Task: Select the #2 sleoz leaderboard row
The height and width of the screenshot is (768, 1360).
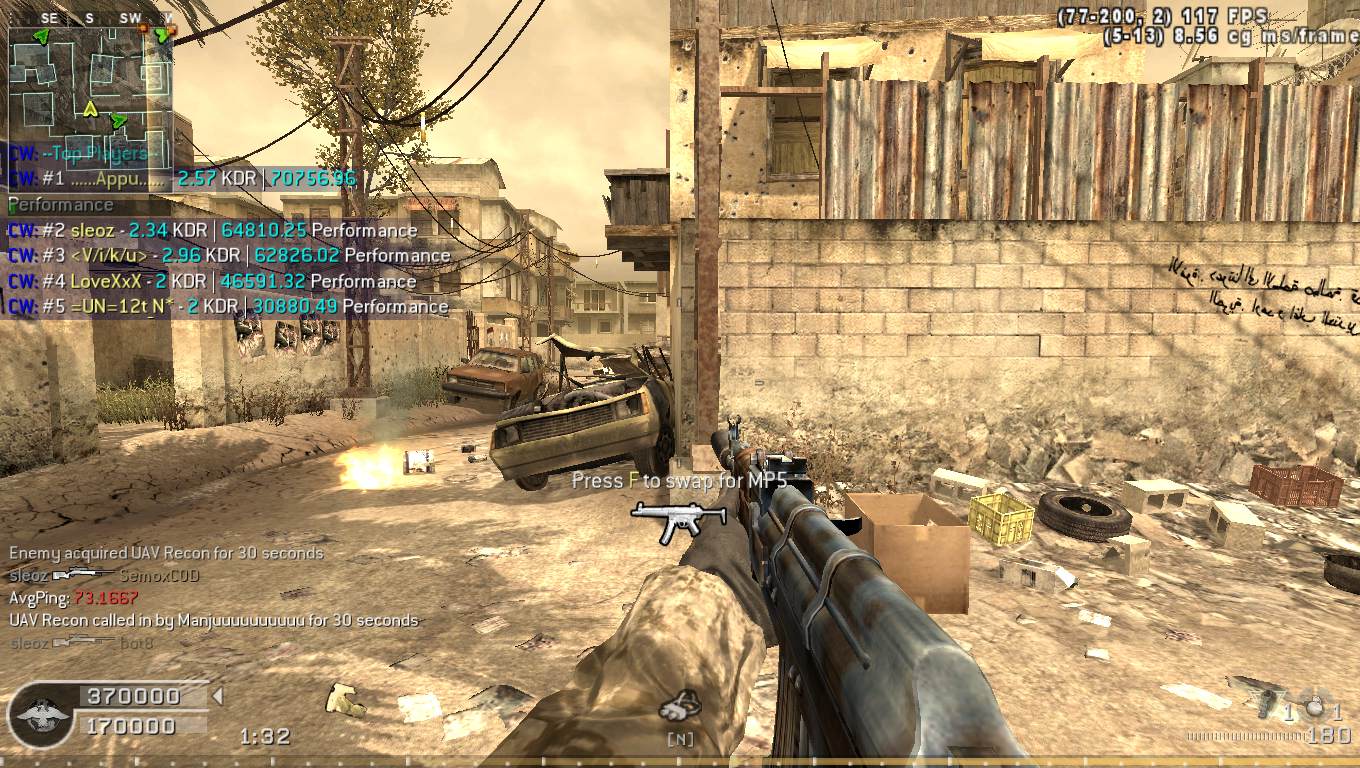Action: tap(212, 230)
